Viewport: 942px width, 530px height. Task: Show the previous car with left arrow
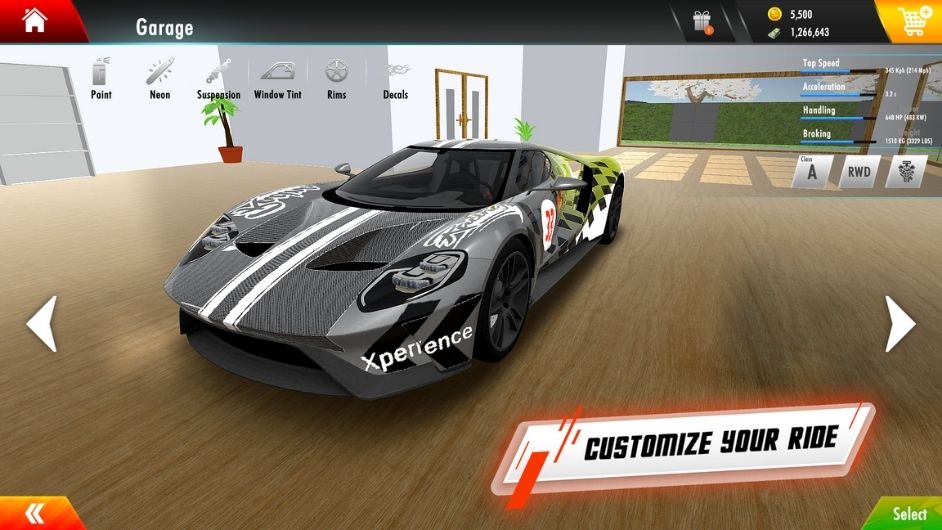click(x=42, y=323)
